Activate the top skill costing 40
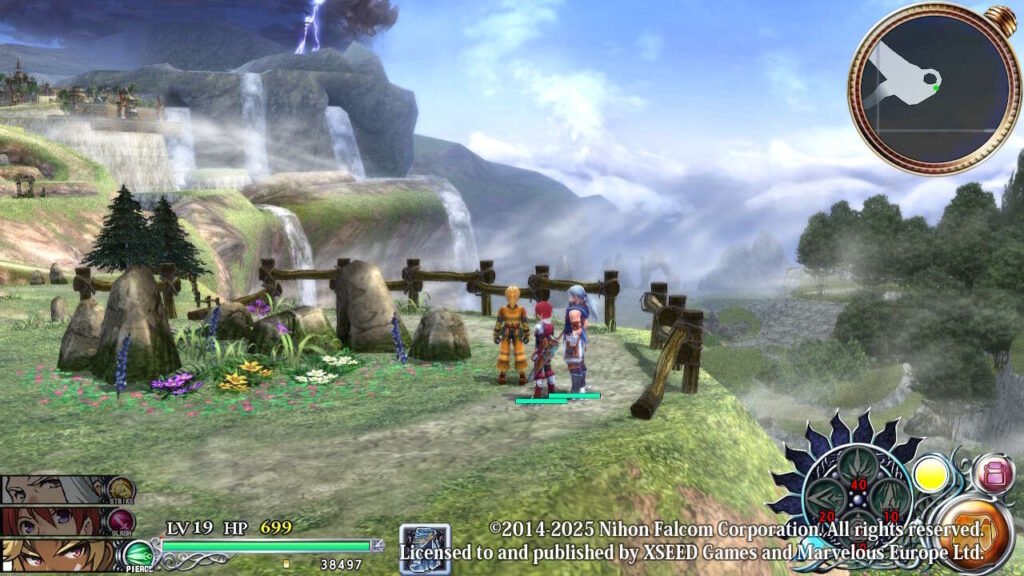Viewport: 1024px width, 576px height. (858, 470)
